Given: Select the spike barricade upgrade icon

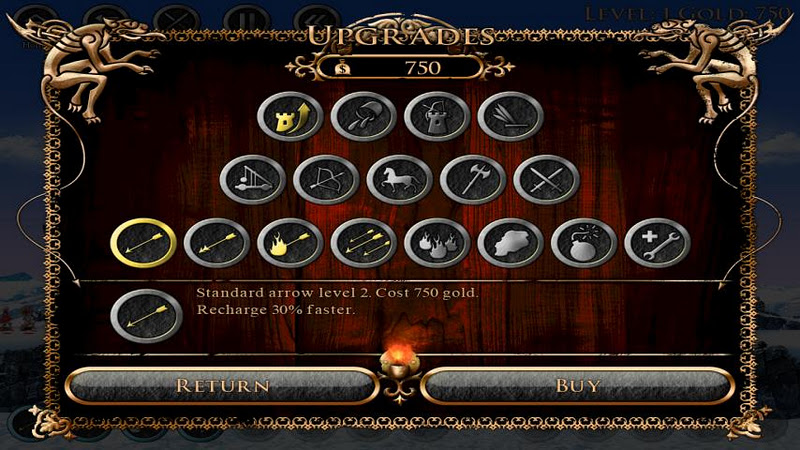Looking at the screenshot, I should (510, 118).
